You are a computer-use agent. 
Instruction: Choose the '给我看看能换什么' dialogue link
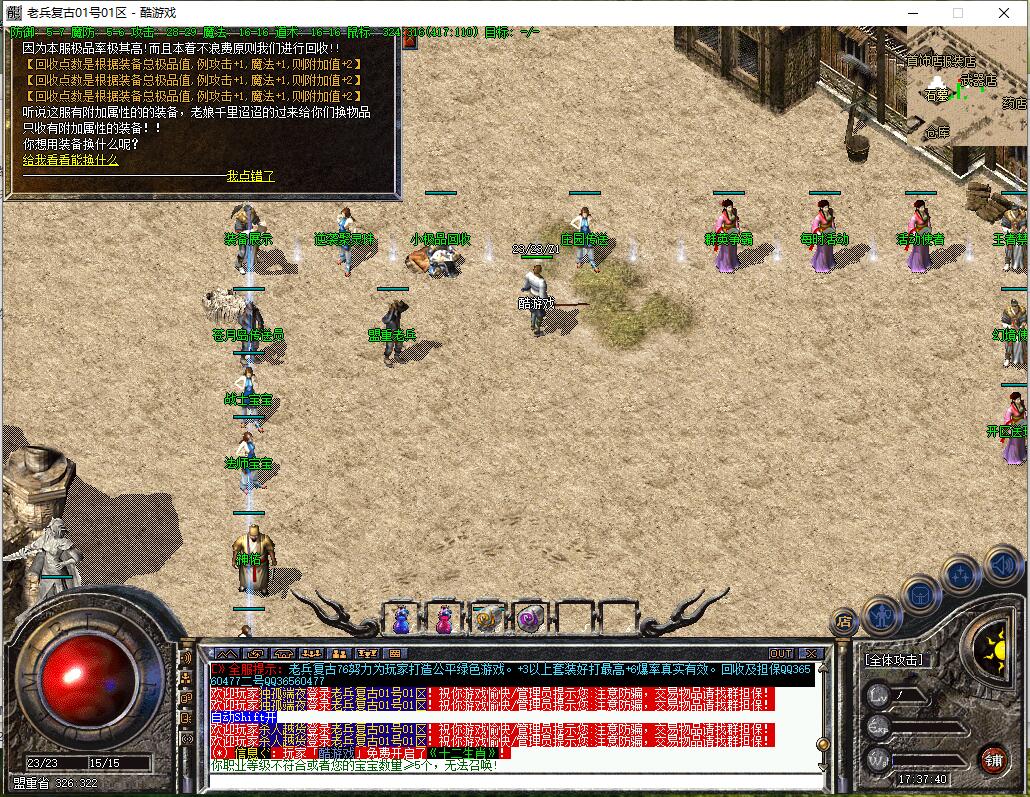(70, 160)
